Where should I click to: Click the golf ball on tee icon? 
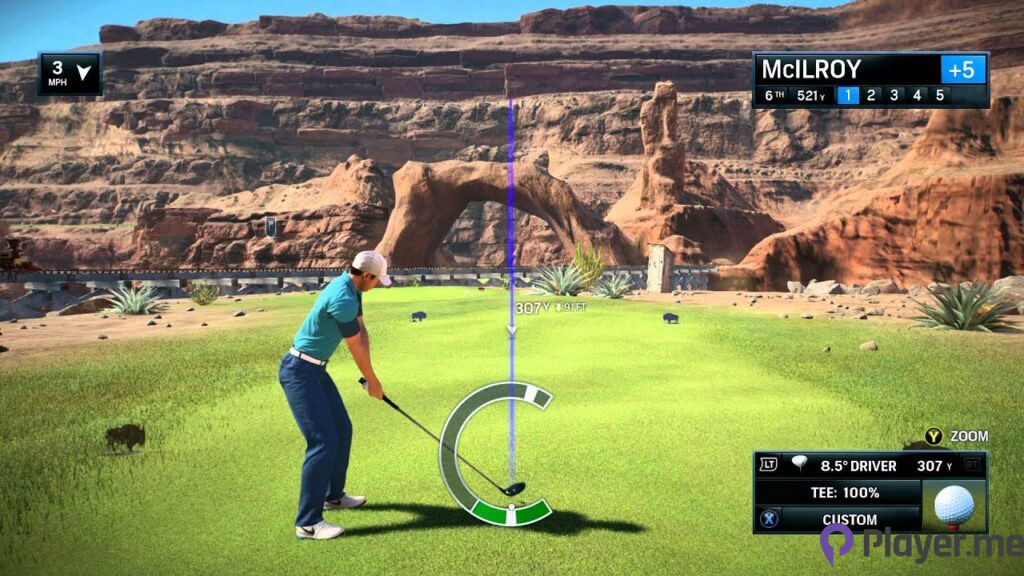[953, 506]
